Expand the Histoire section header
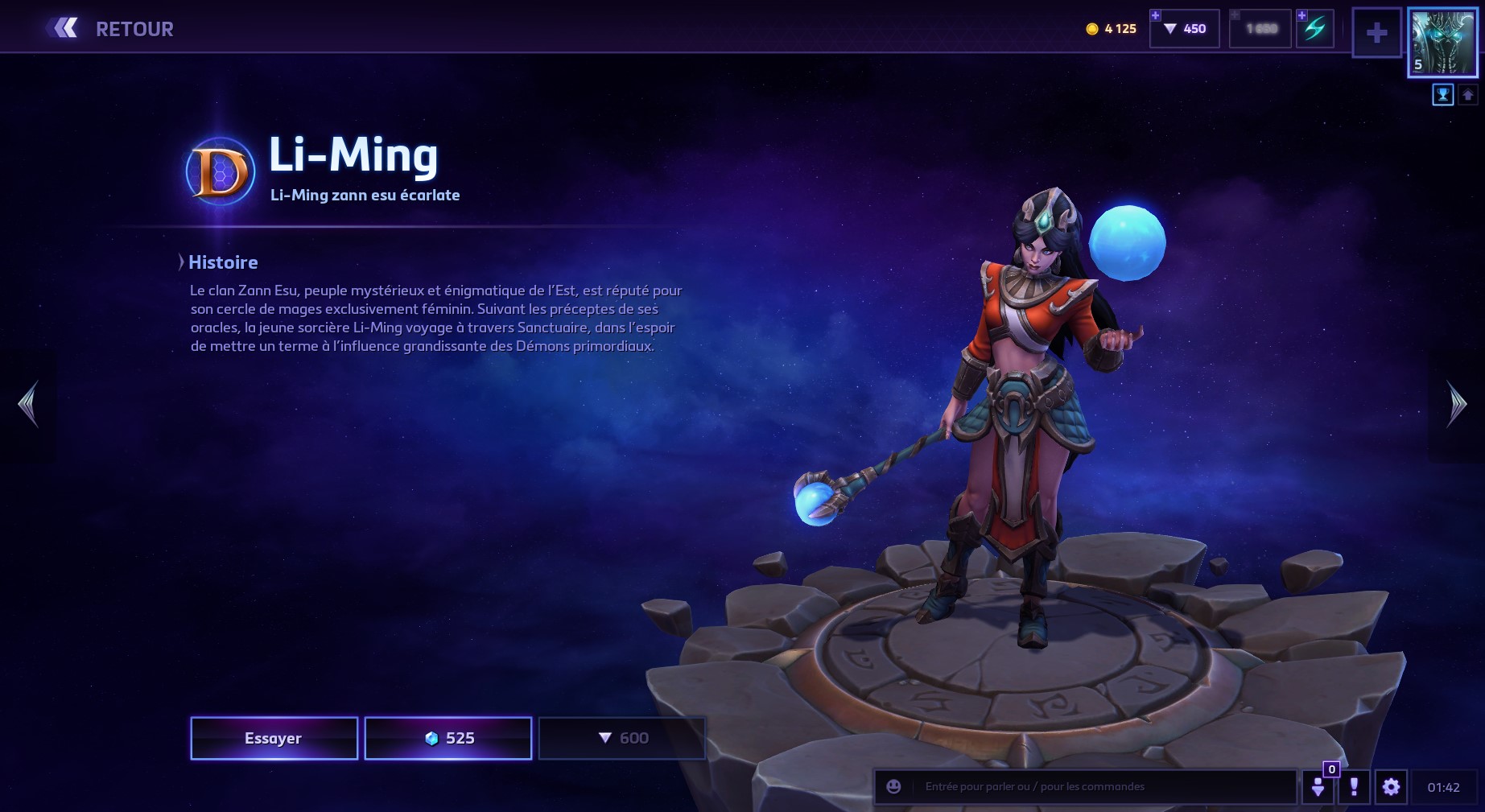 (222, 262)
